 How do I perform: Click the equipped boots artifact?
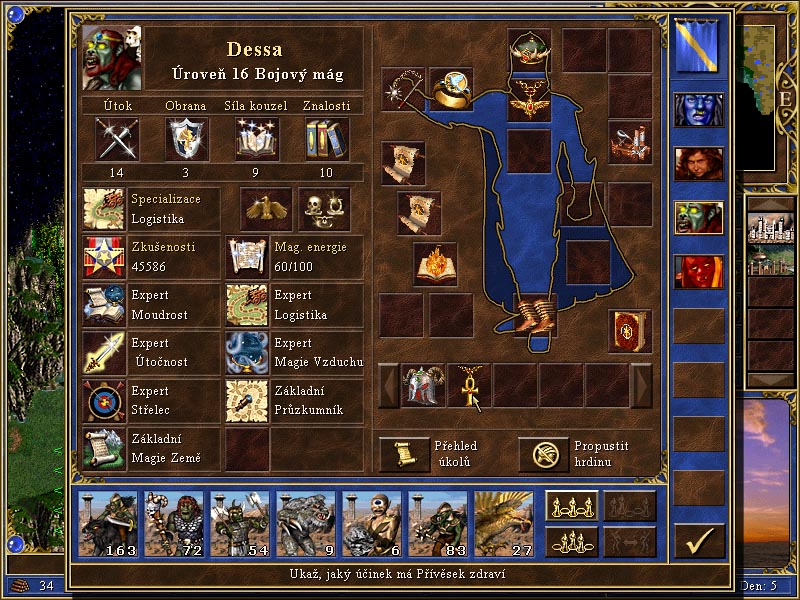pyautogui.click(x=531, y=313)
